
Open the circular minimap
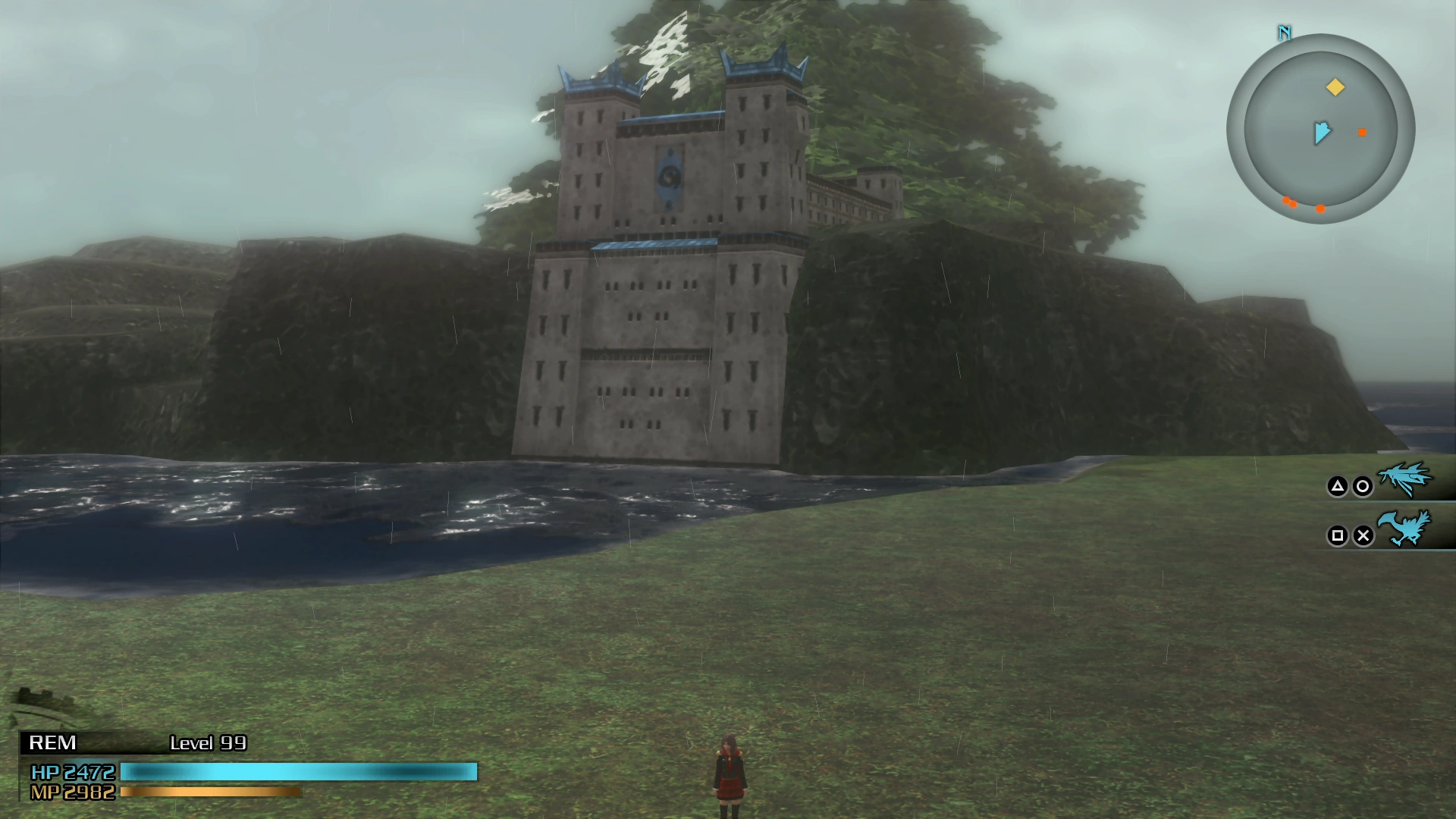(1320, 129)
